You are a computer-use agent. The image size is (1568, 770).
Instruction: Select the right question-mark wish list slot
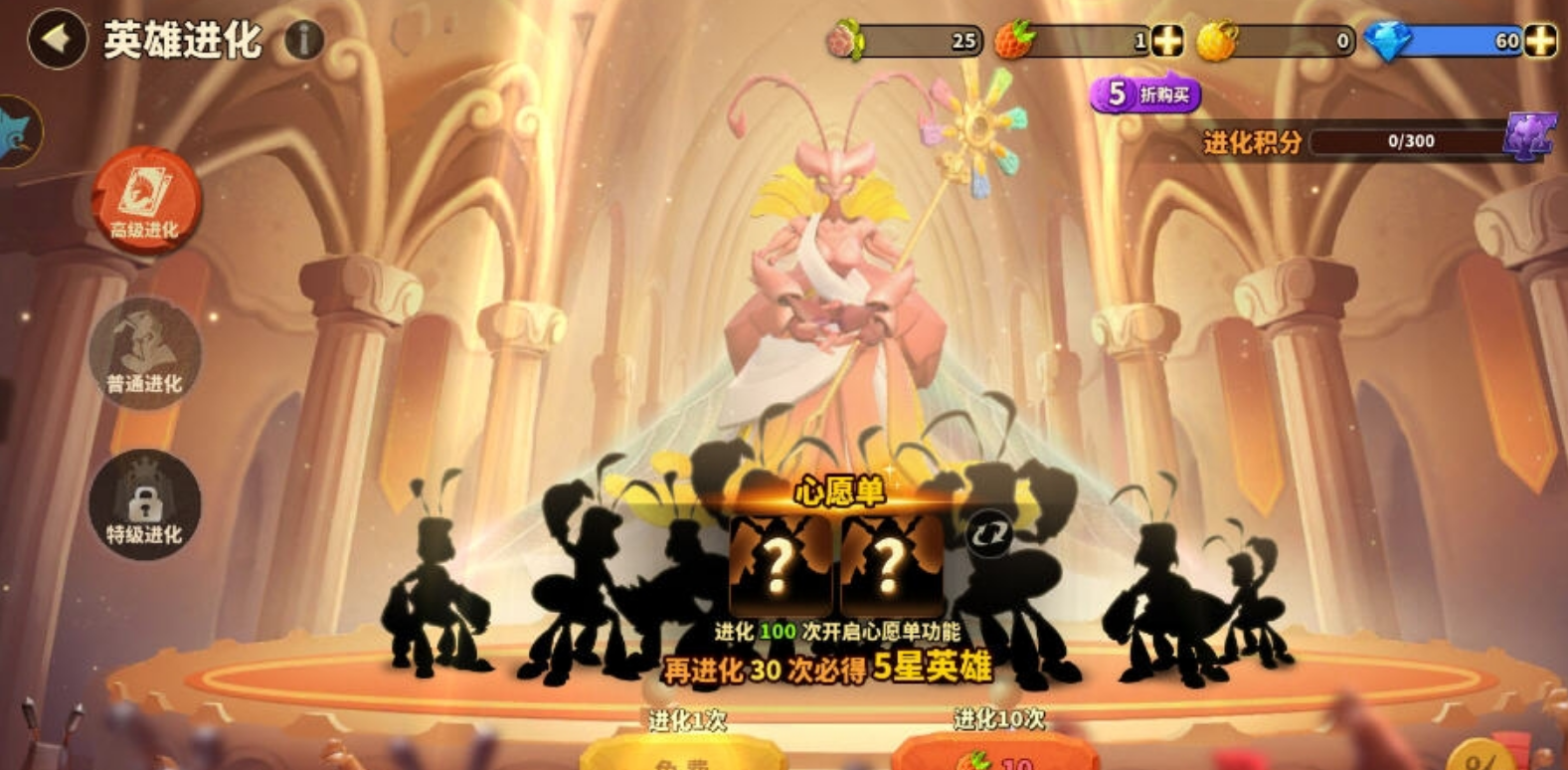[x=891, y=564]
